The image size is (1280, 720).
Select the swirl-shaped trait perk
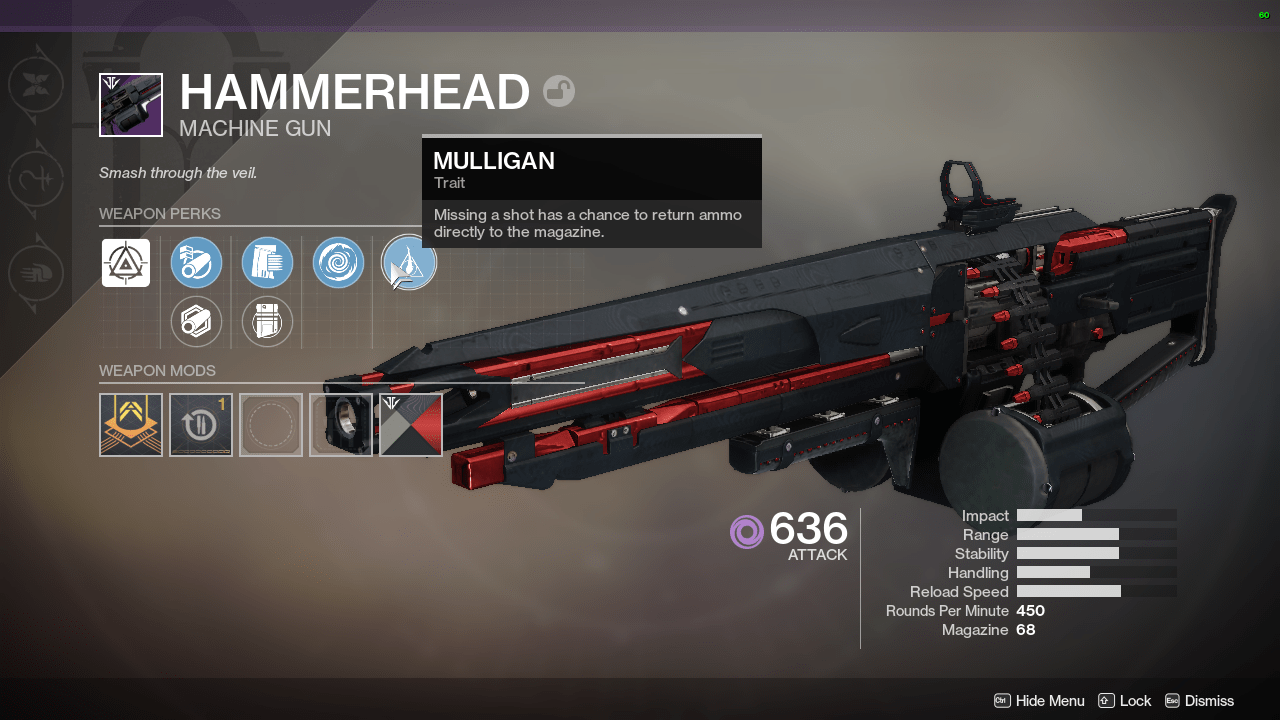pos(338,262)
